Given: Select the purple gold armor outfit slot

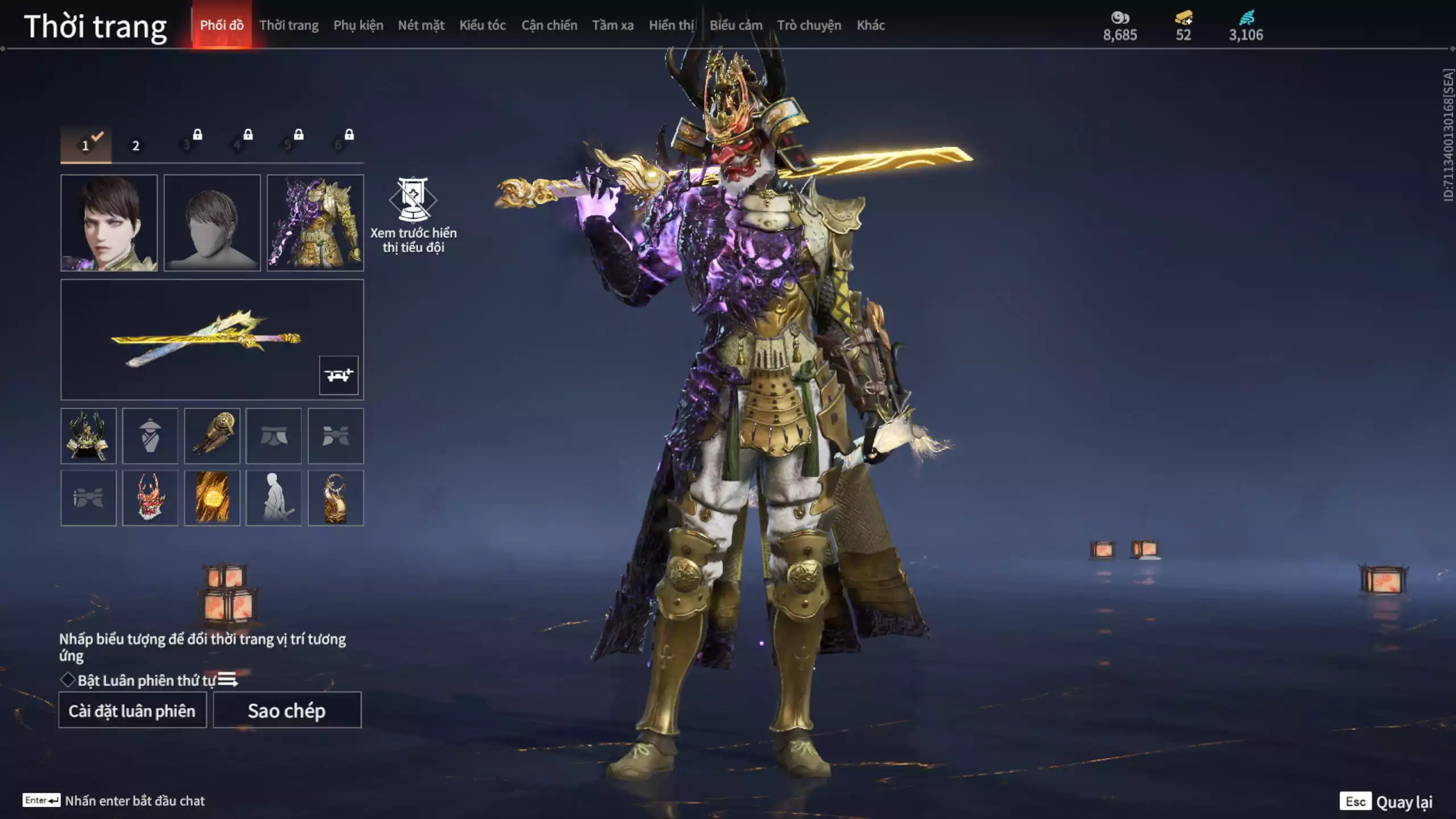Looking at the screenshot, I should click(315, 222).
